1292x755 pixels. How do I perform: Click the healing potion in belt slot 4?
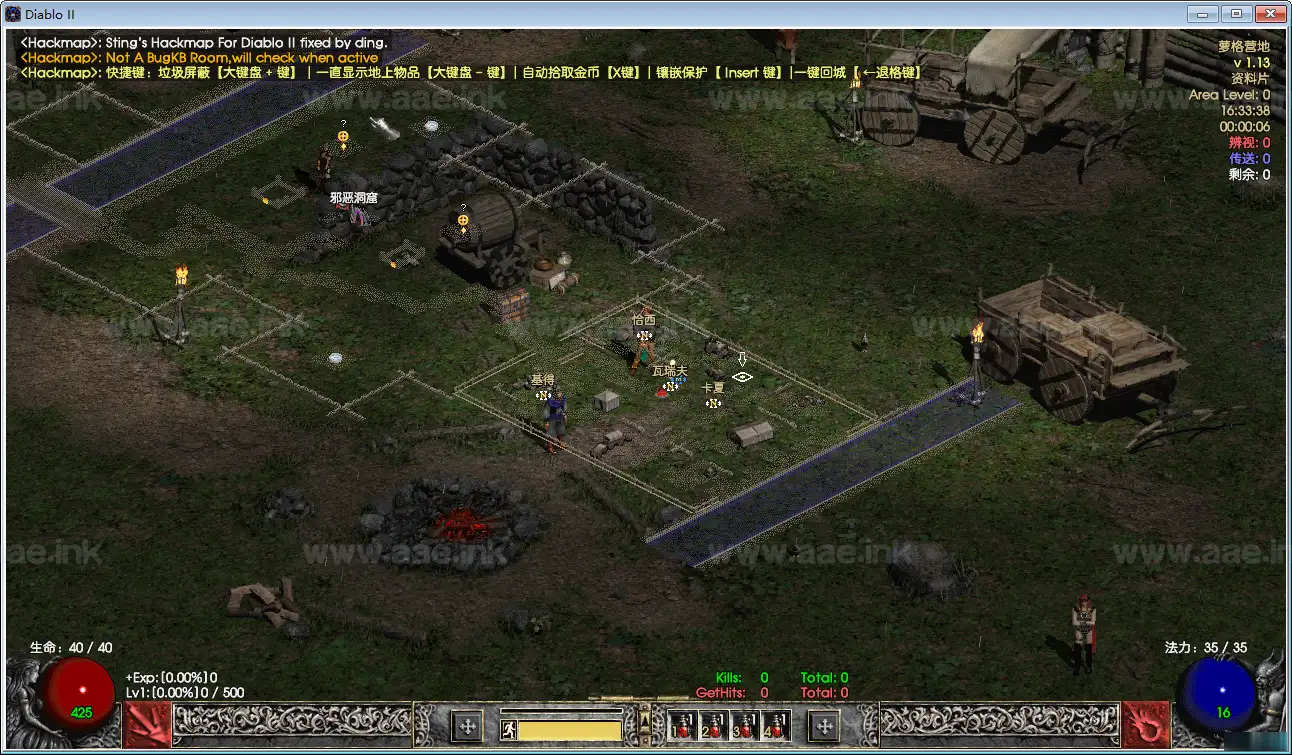tap(776, 726)
